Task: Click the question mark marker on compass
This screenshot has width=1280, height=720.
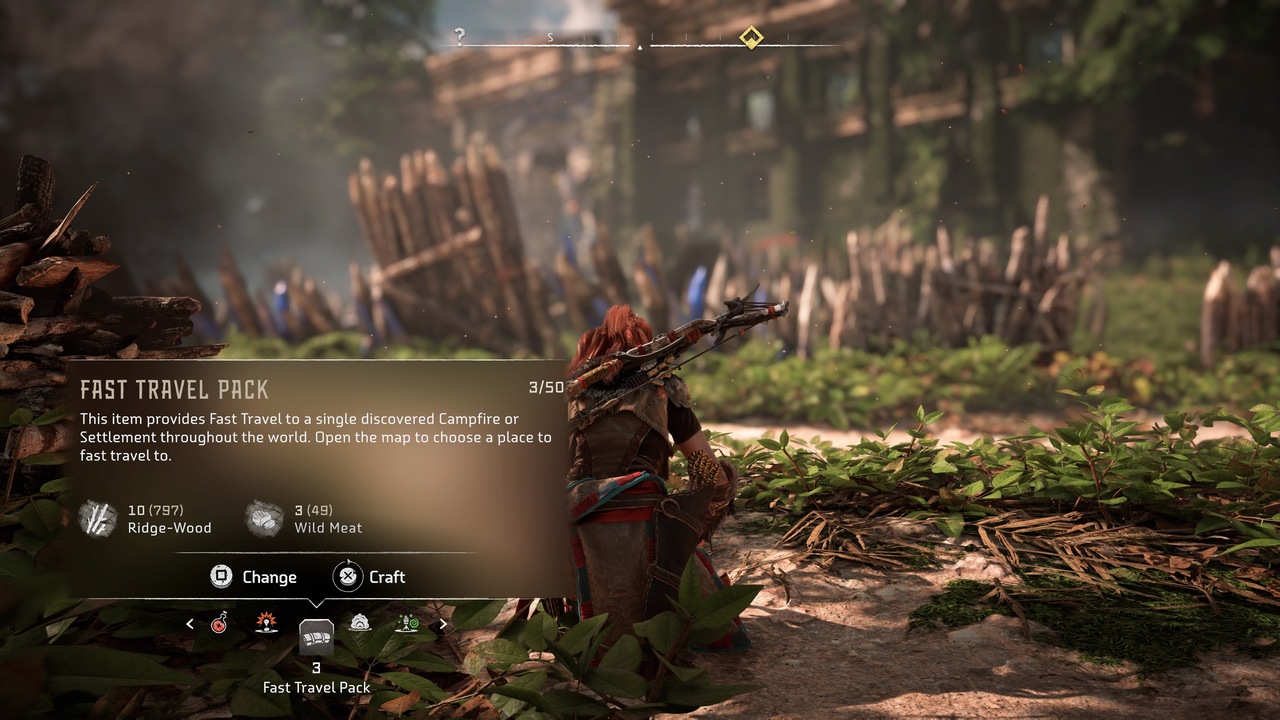Action: (x=460, y=37)
